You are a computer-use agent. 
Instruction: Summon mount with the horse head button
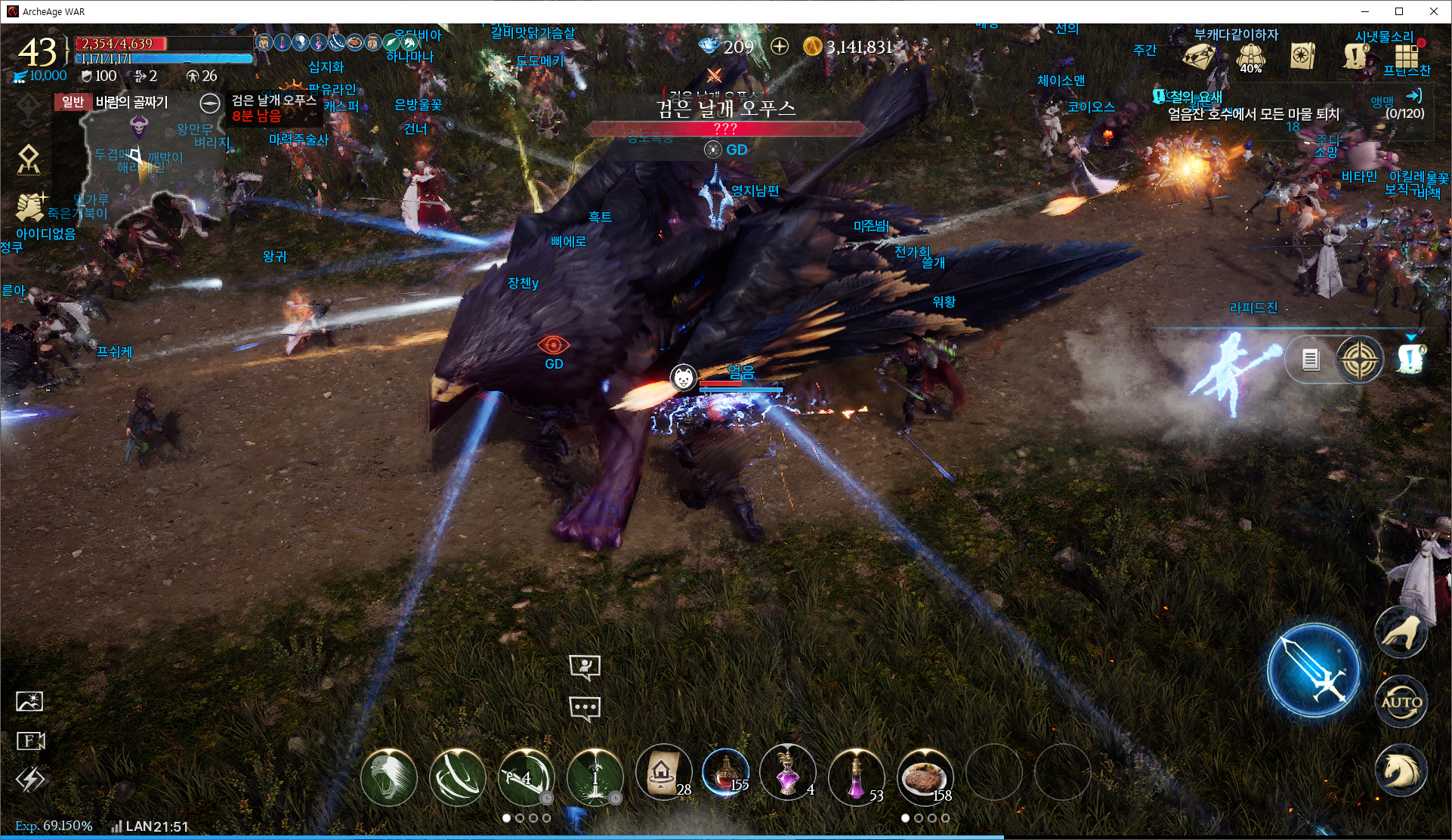pos(1401,771)
